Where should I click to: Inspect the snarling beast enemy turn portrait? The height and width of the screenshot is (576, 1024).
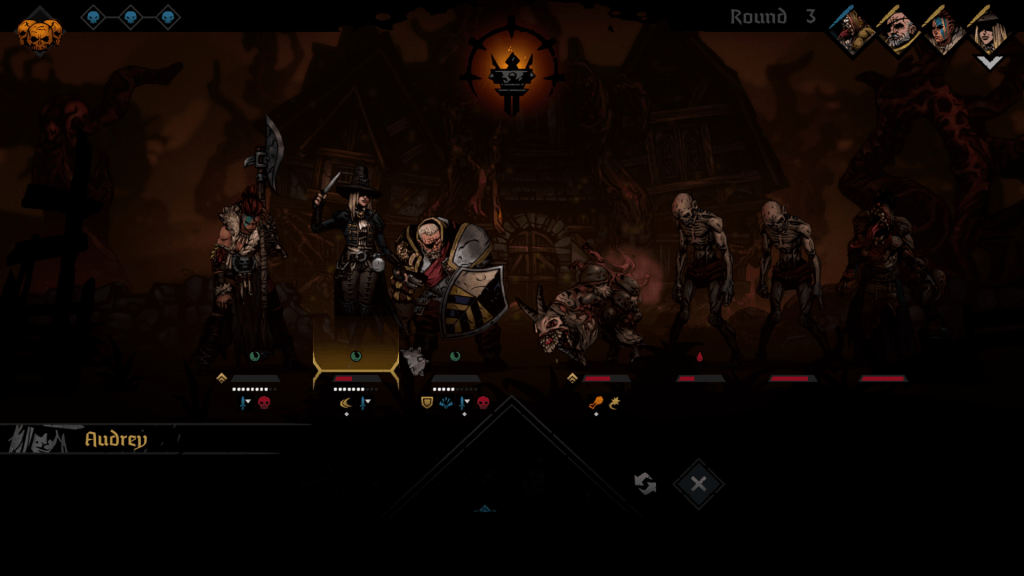pyautogui.click(x=853, y=31)
